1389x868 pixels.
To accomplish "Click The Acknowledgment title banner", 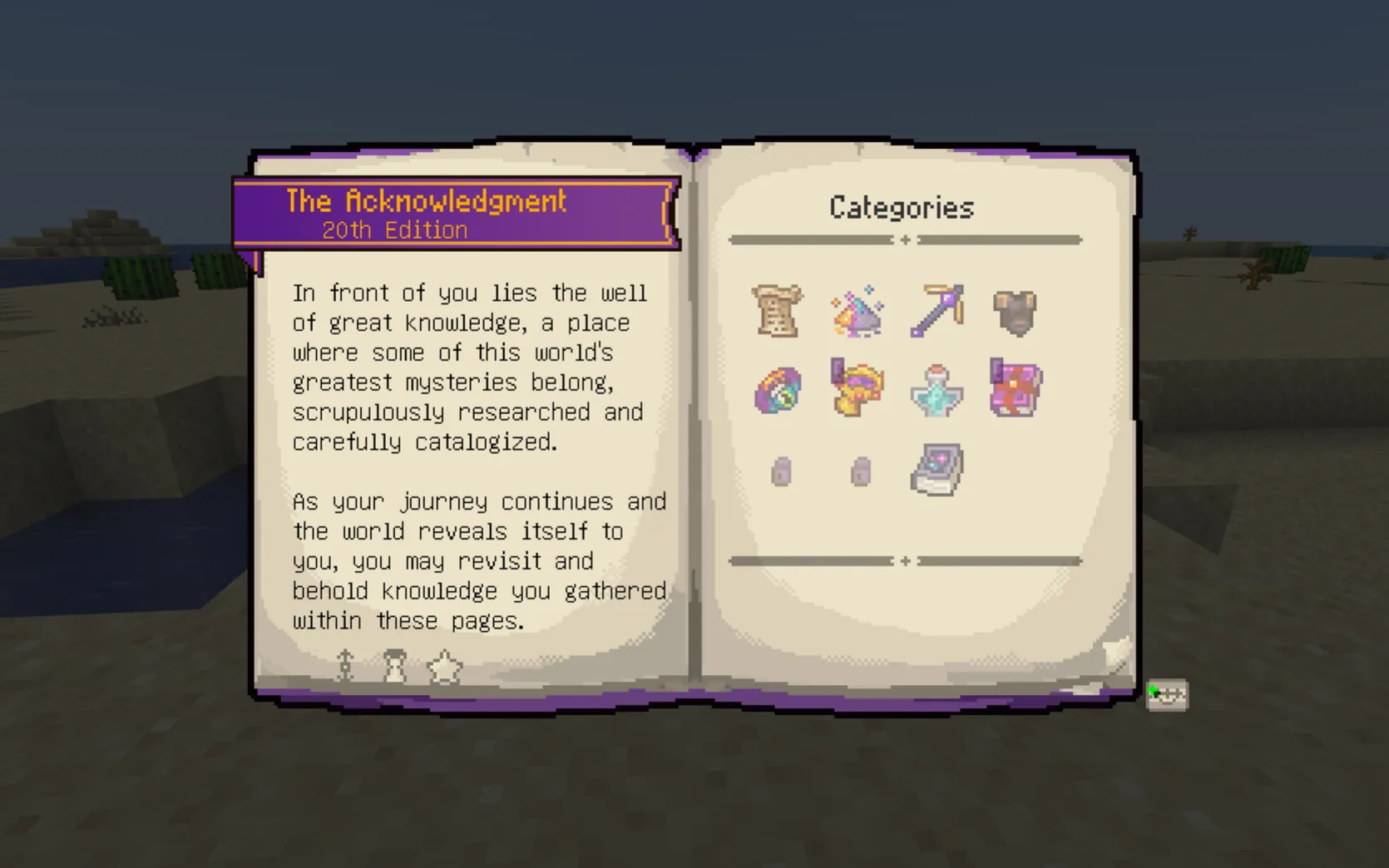I will [426, 201].
